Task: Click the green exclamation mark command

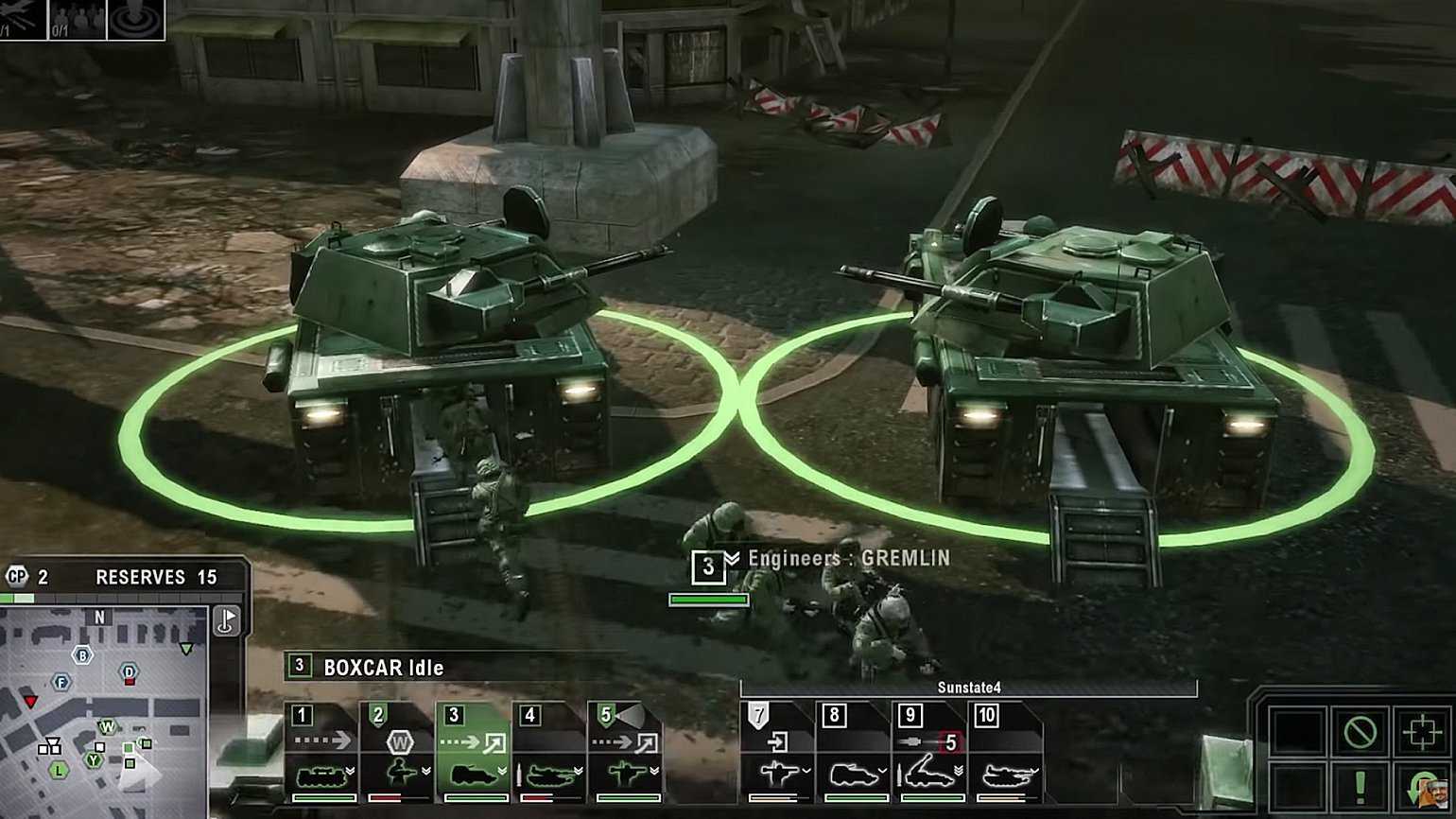Action: click(1360, 786)
